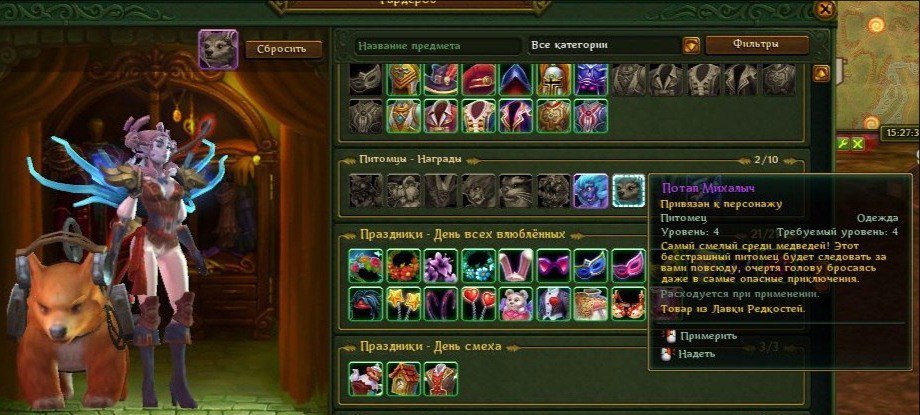Select the two yellow stars wand item
The image size is (920, 415).
tap(402, 303)
